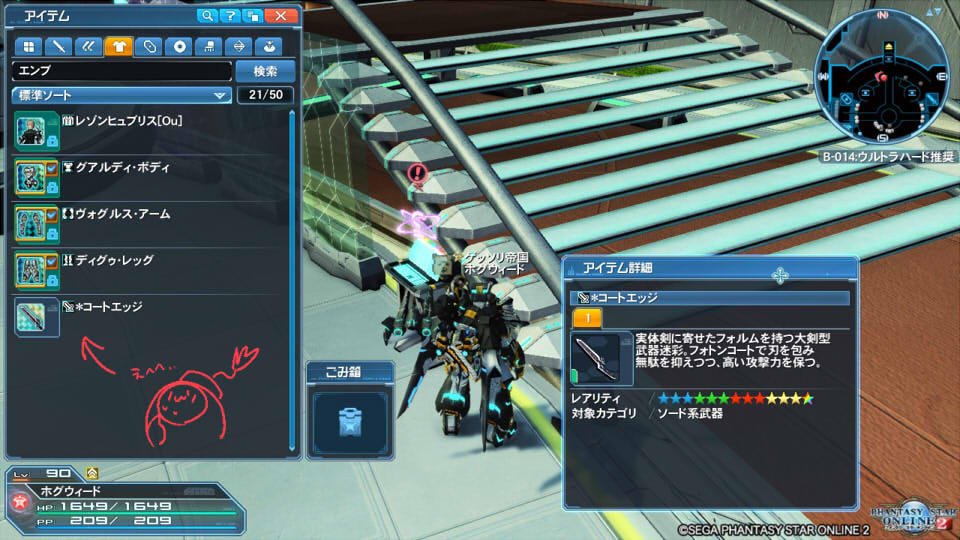Image resolution: width=960 pixels, height=540 pixels.
Task: Open the tag icon tab
Action: click(x=149, y=46)
